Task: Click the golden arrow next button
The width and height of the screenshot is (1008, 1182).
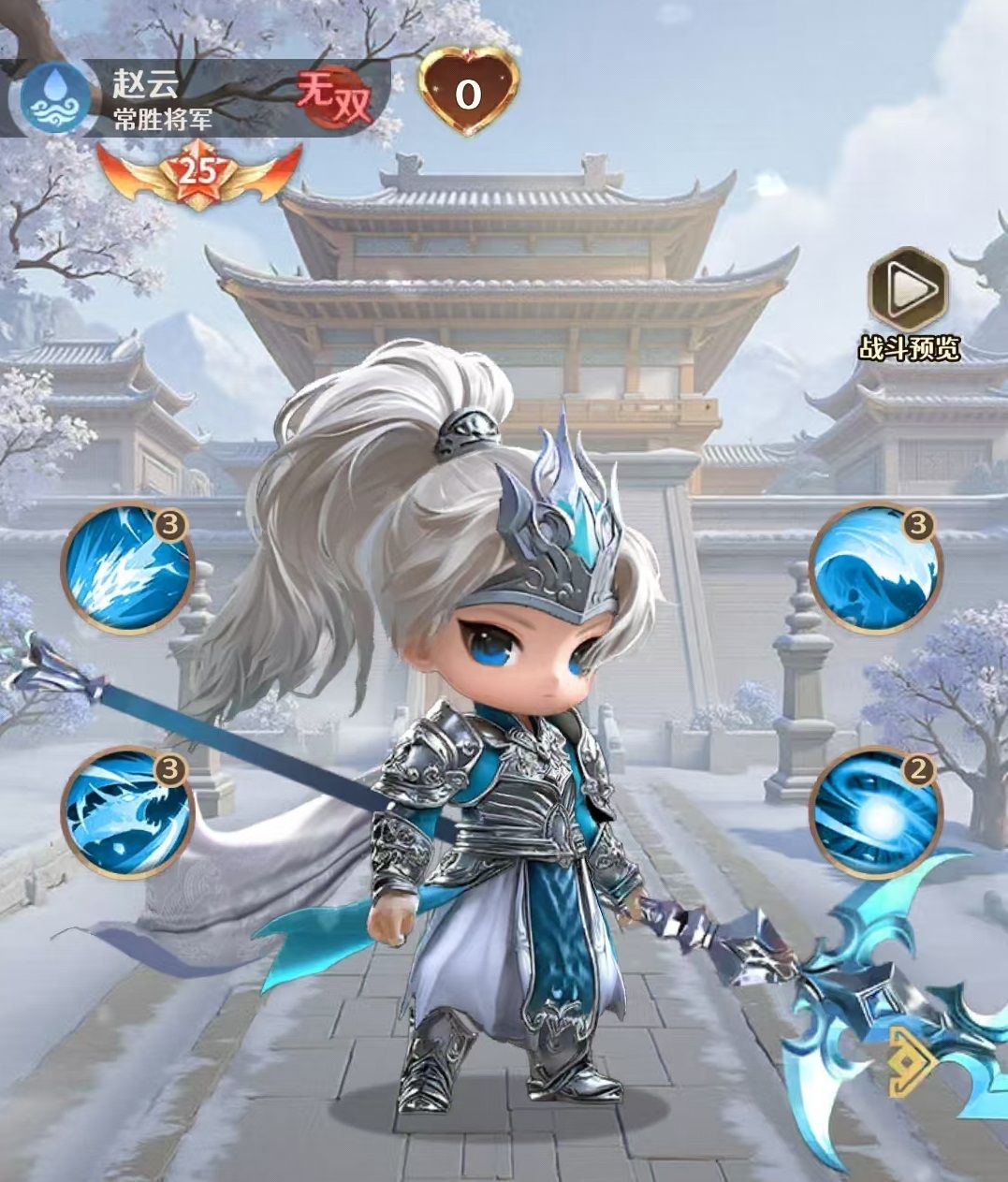Action: point(913,1061)
